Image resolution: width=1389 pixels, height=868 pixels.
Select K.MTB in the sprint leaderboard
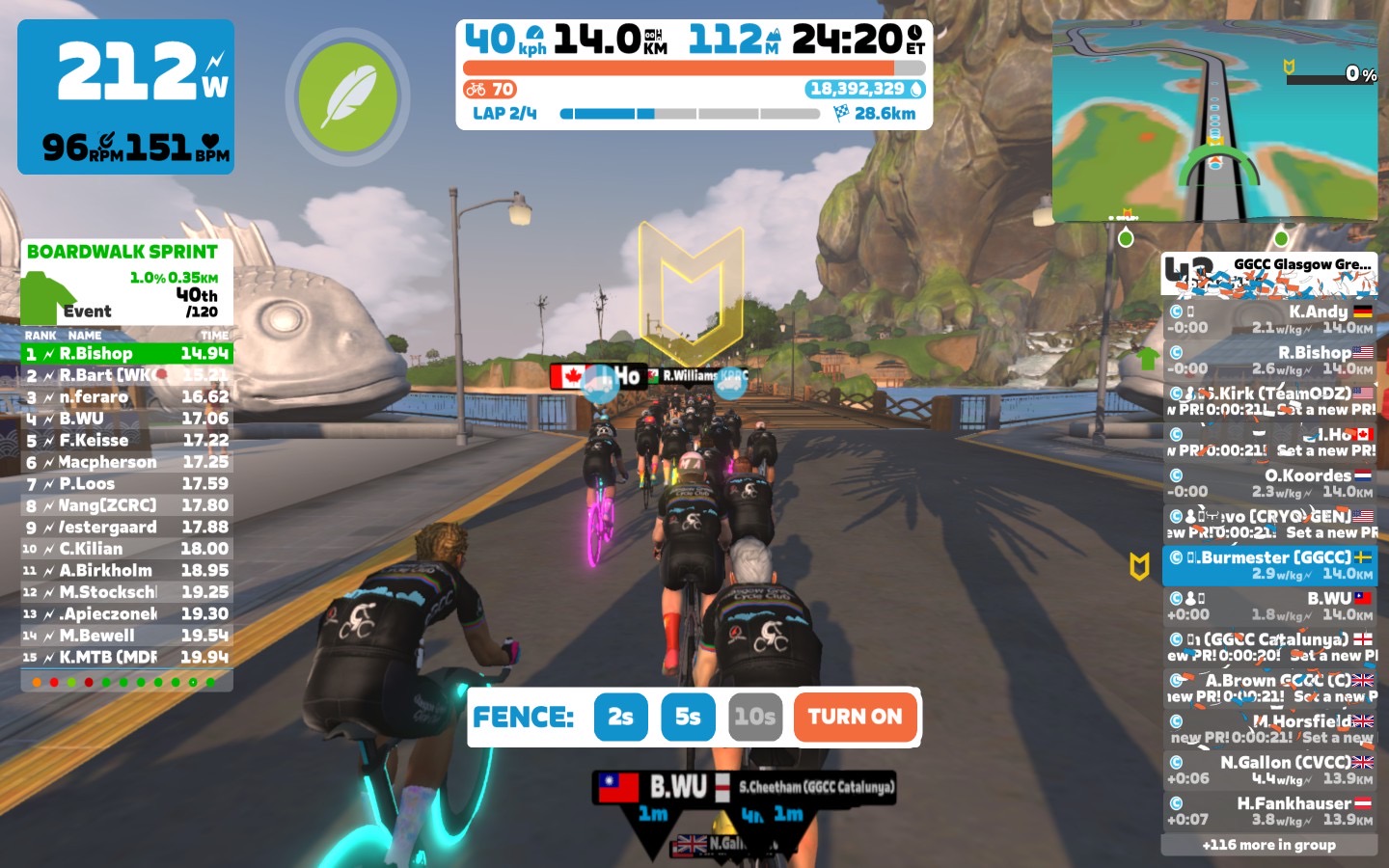point(126,658)
